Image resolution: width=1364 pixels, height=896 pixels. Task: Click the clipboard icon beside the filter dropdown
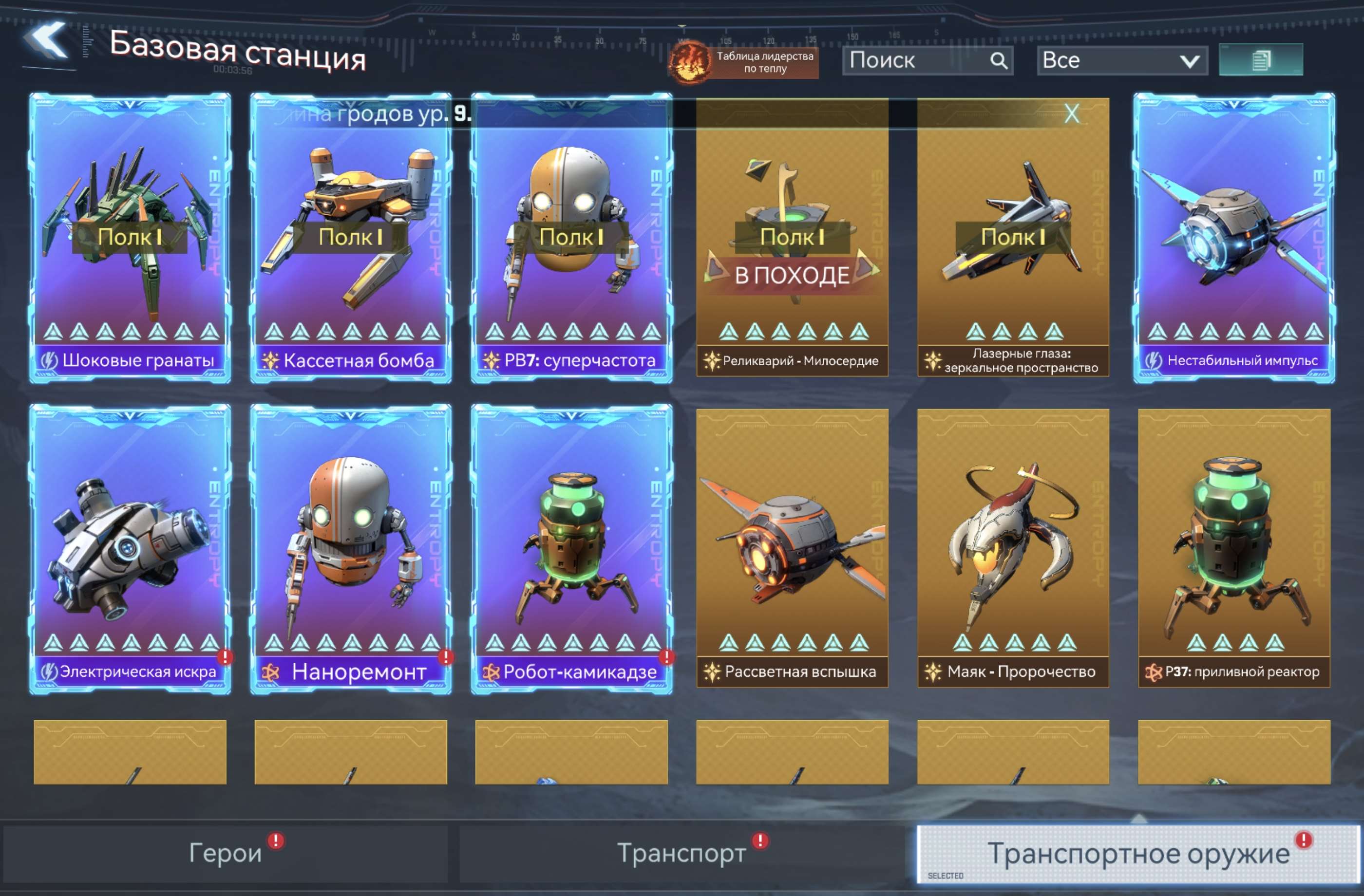pyautogui.click(x=1261, y=62)
